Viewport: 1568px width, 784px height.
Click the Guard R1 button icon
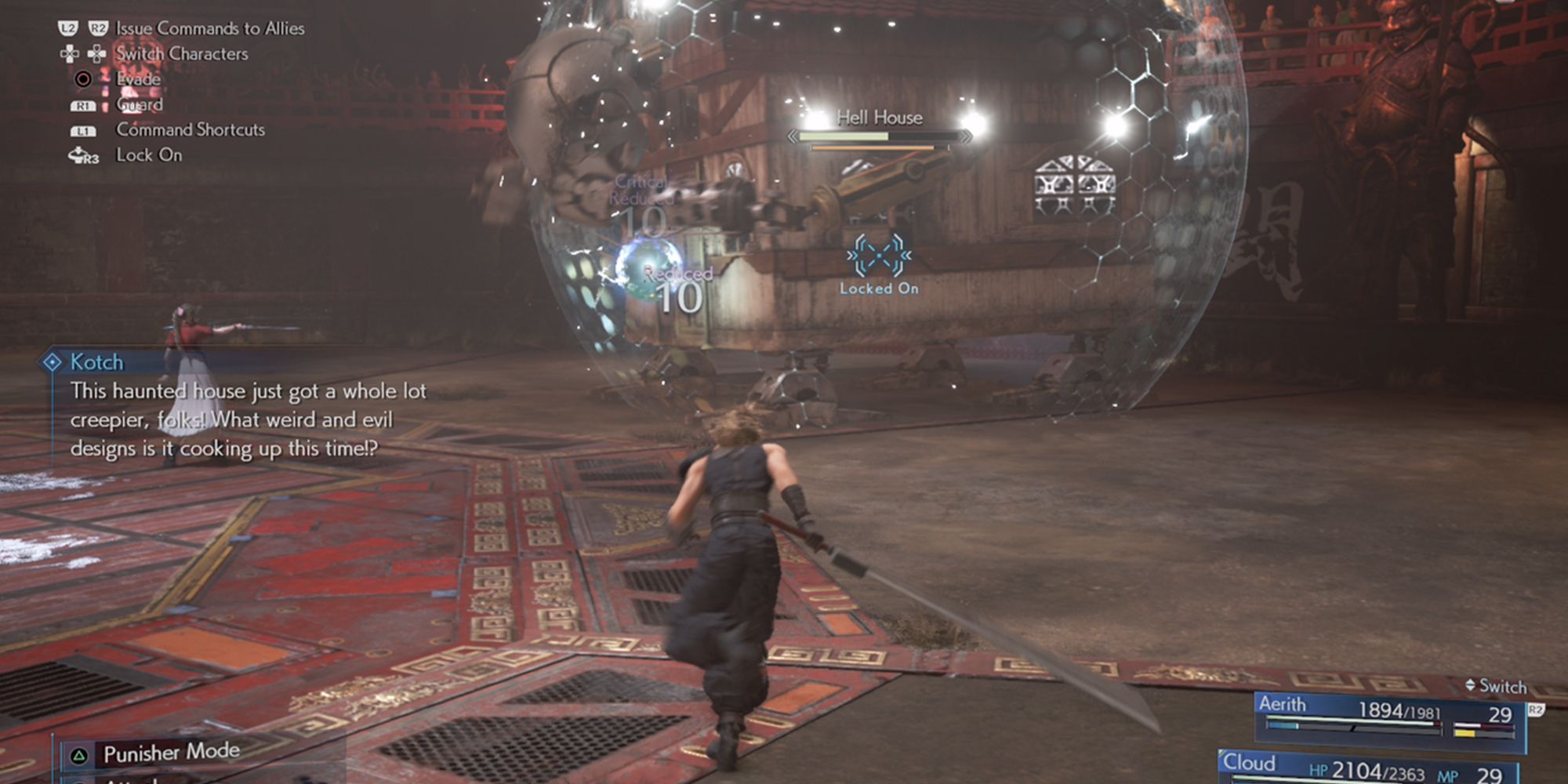(x=85, y=104)
